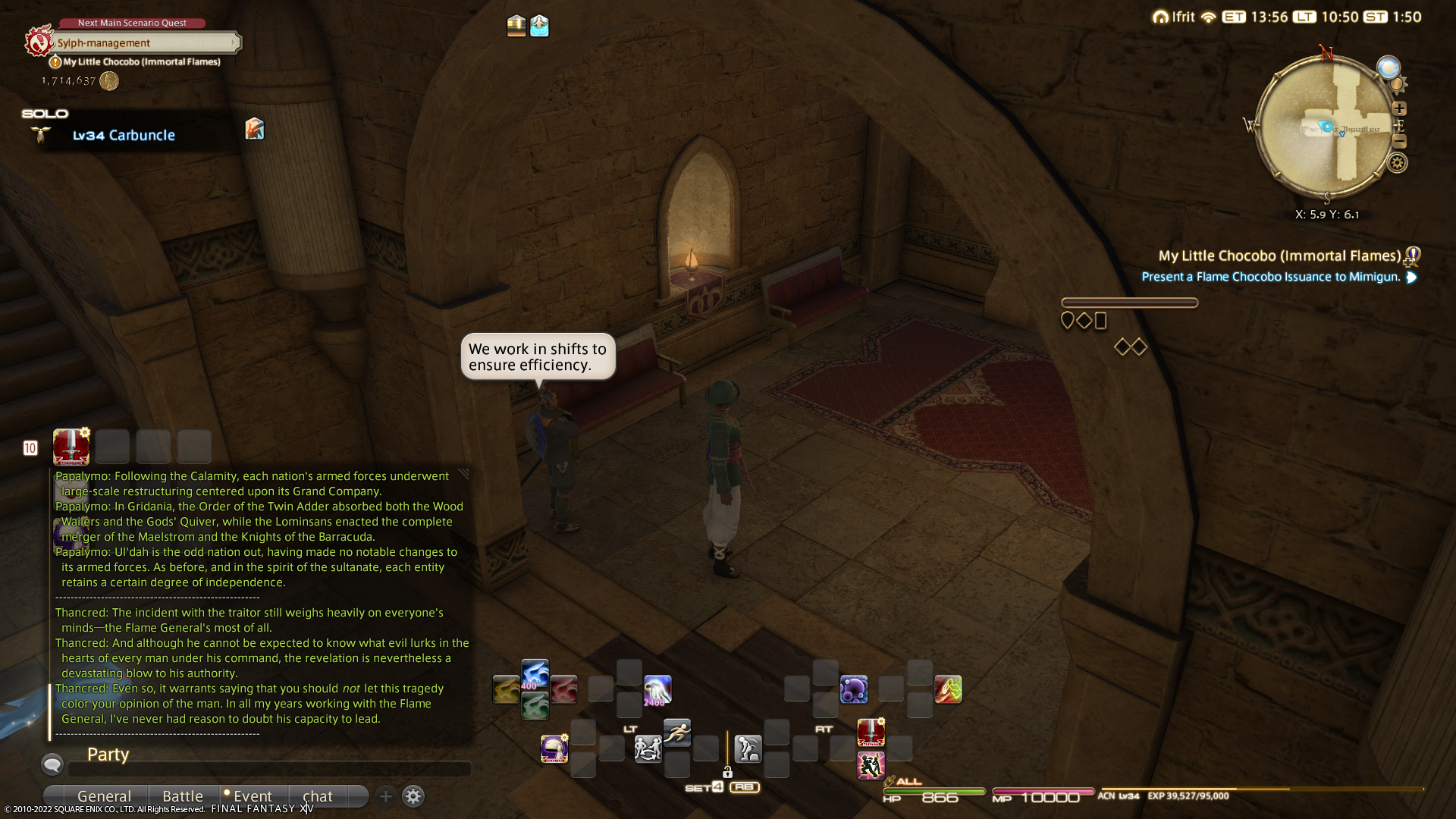The image size is (1456, 819).
Task: Open My Little Chocobo quest in duty list
Action: [x=1279, y=256]
